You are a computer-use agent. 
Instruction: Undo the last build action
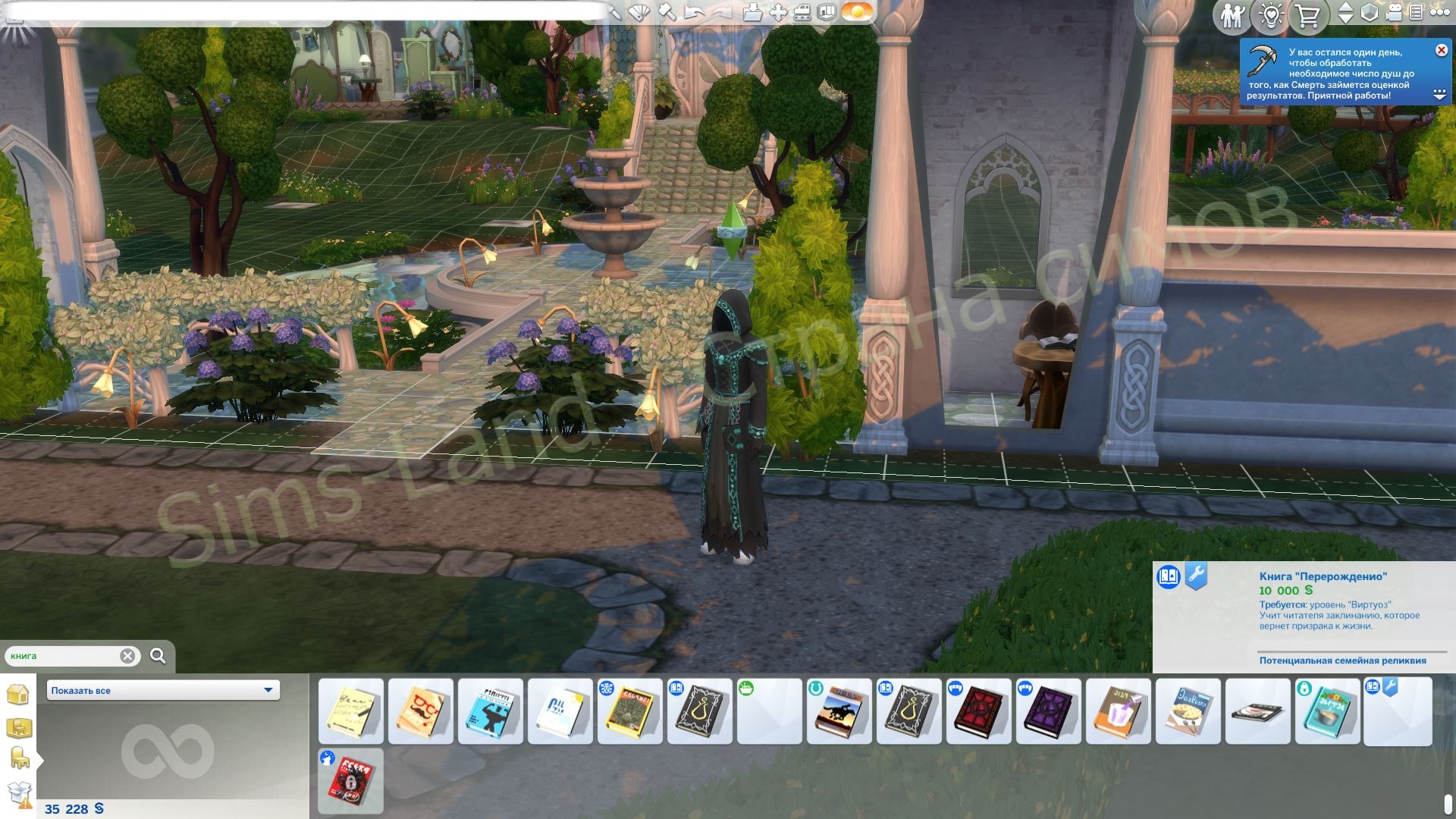[x=694, y=12]
